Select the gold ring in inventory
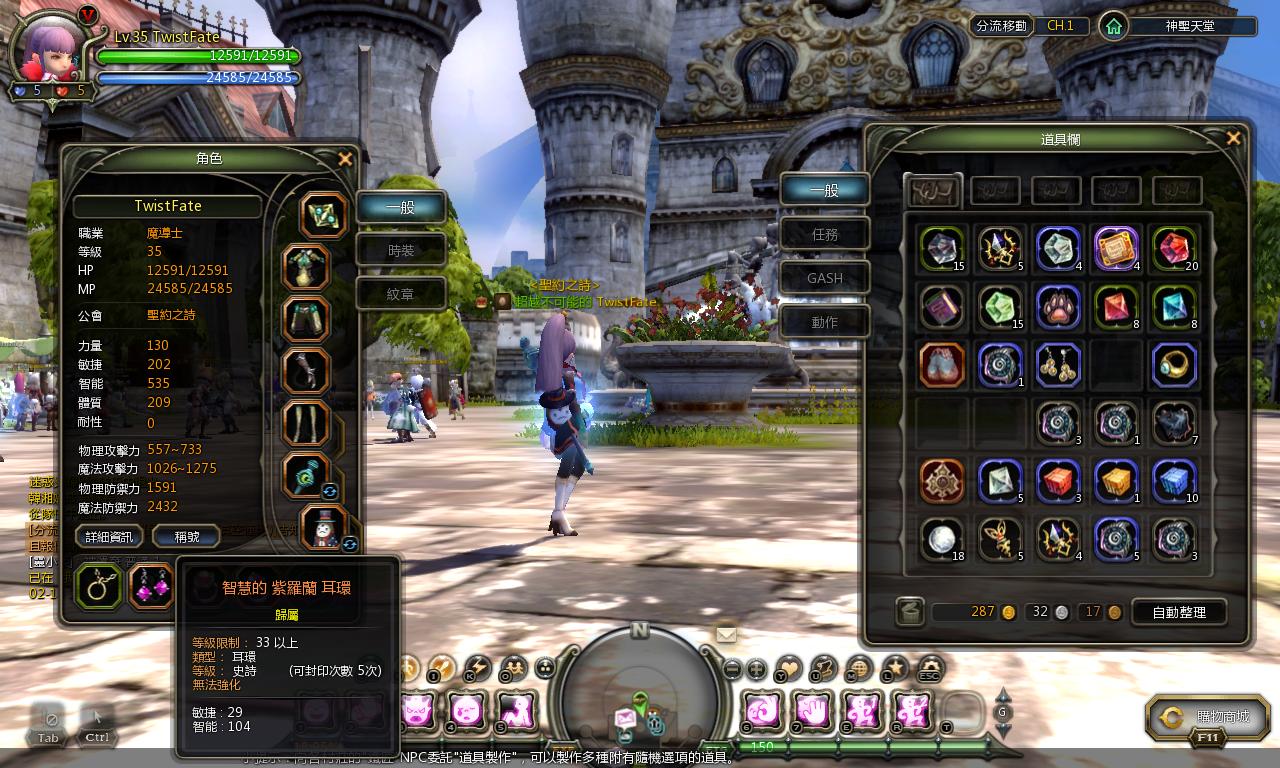Image resolution: width=1280 pixels, height=768 pixels. tap(1173, 365)
